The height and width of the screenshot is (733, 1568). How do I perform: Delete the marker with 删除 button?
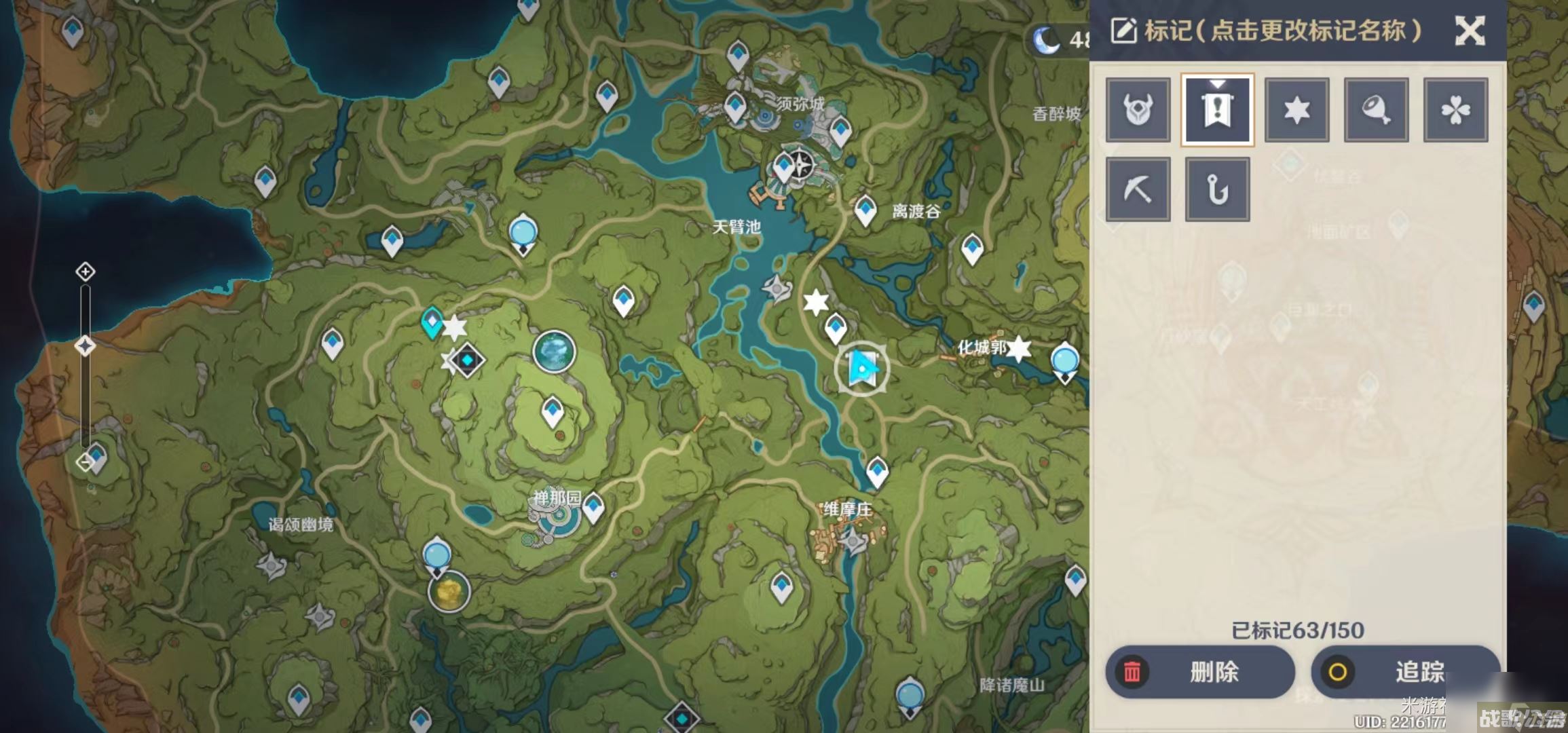tap(1200, 672)
